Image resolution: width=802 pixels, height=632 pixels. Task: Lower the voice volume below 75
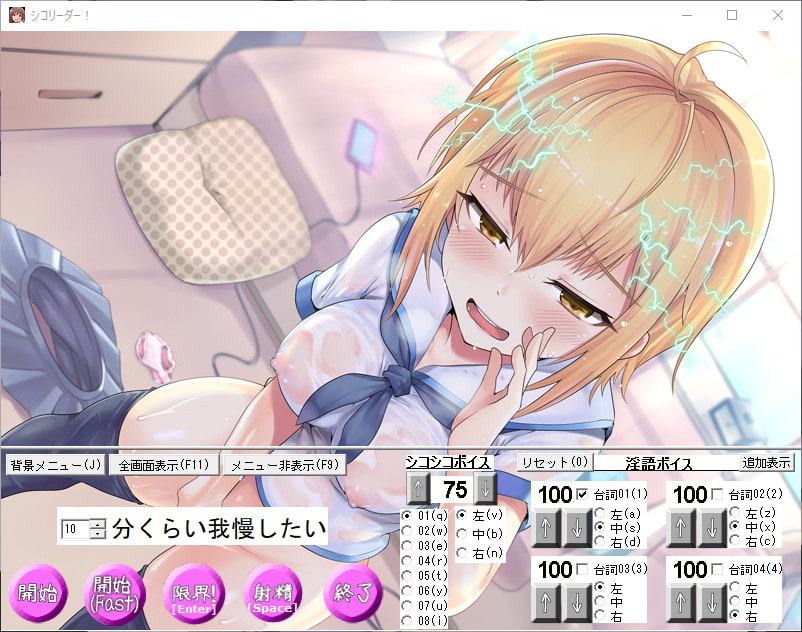485,489
